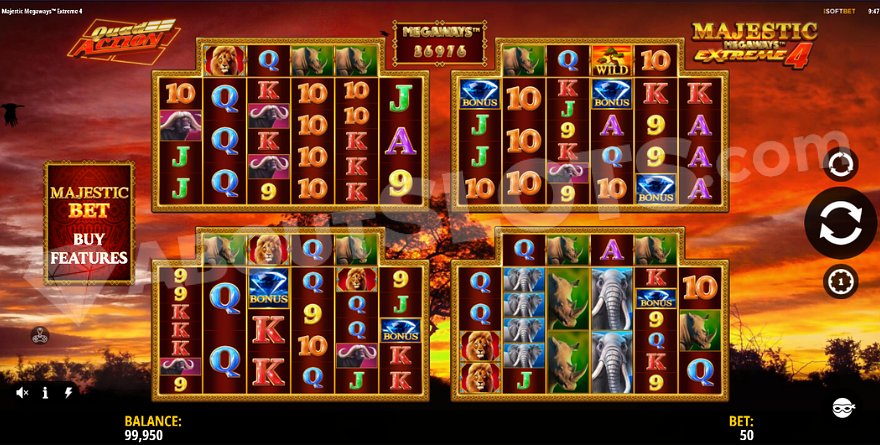
Task: Click the Quad Action logo
Action: tap(123, 40)
